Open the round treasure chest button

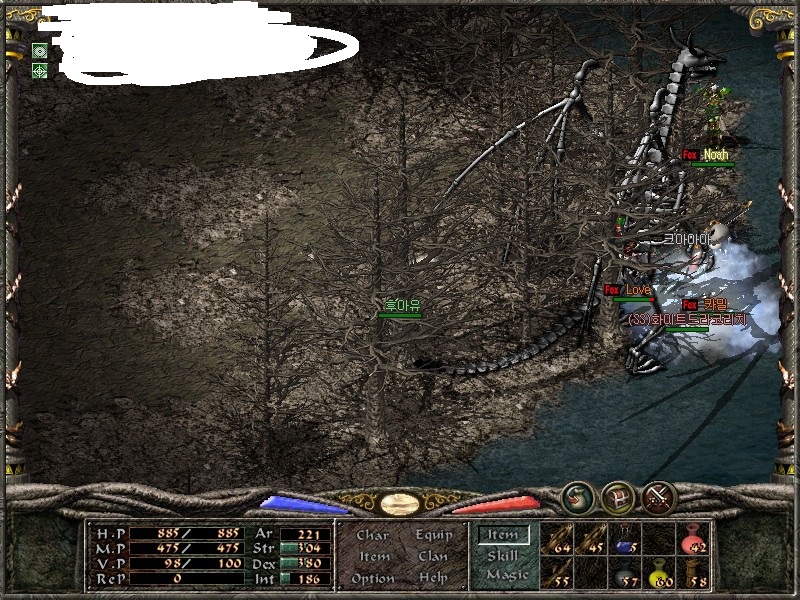618,497
